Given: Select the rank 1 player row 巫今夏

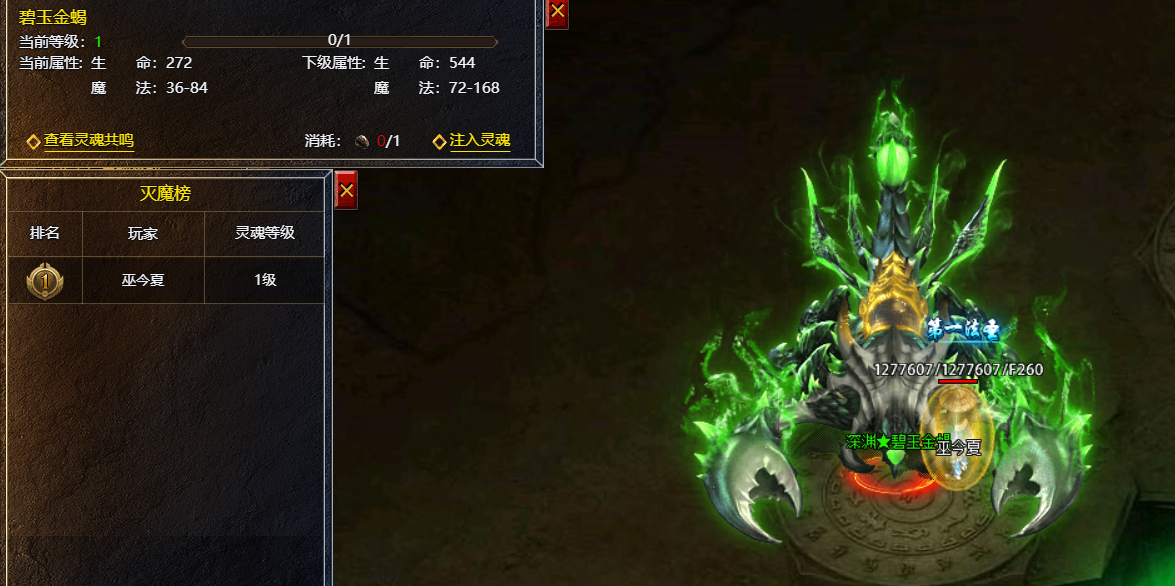Looking at the screenshot, I should [x=166, y=281].
